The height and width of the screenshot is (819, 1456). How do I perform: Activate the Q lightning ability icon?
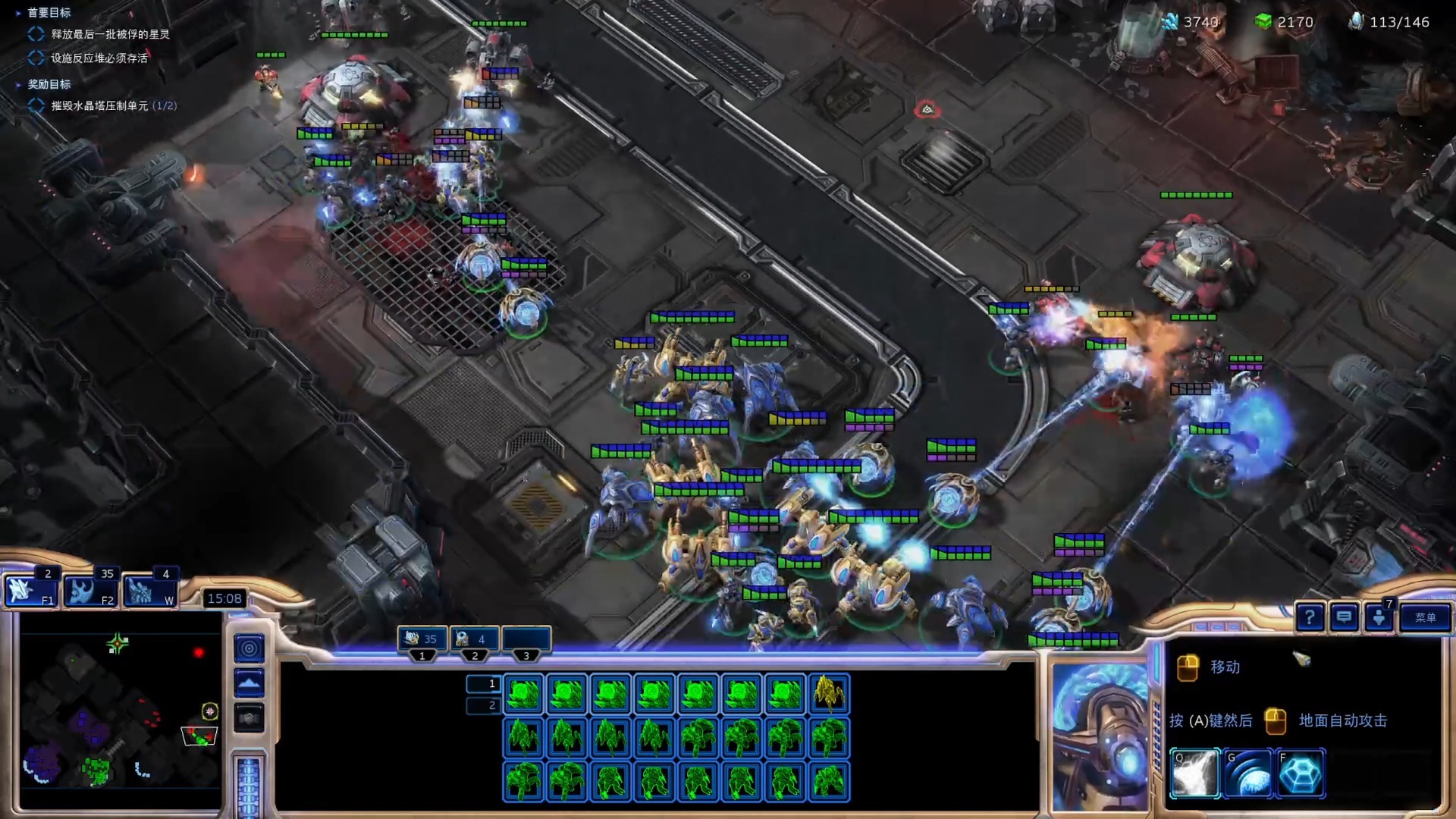point(1195,773)
